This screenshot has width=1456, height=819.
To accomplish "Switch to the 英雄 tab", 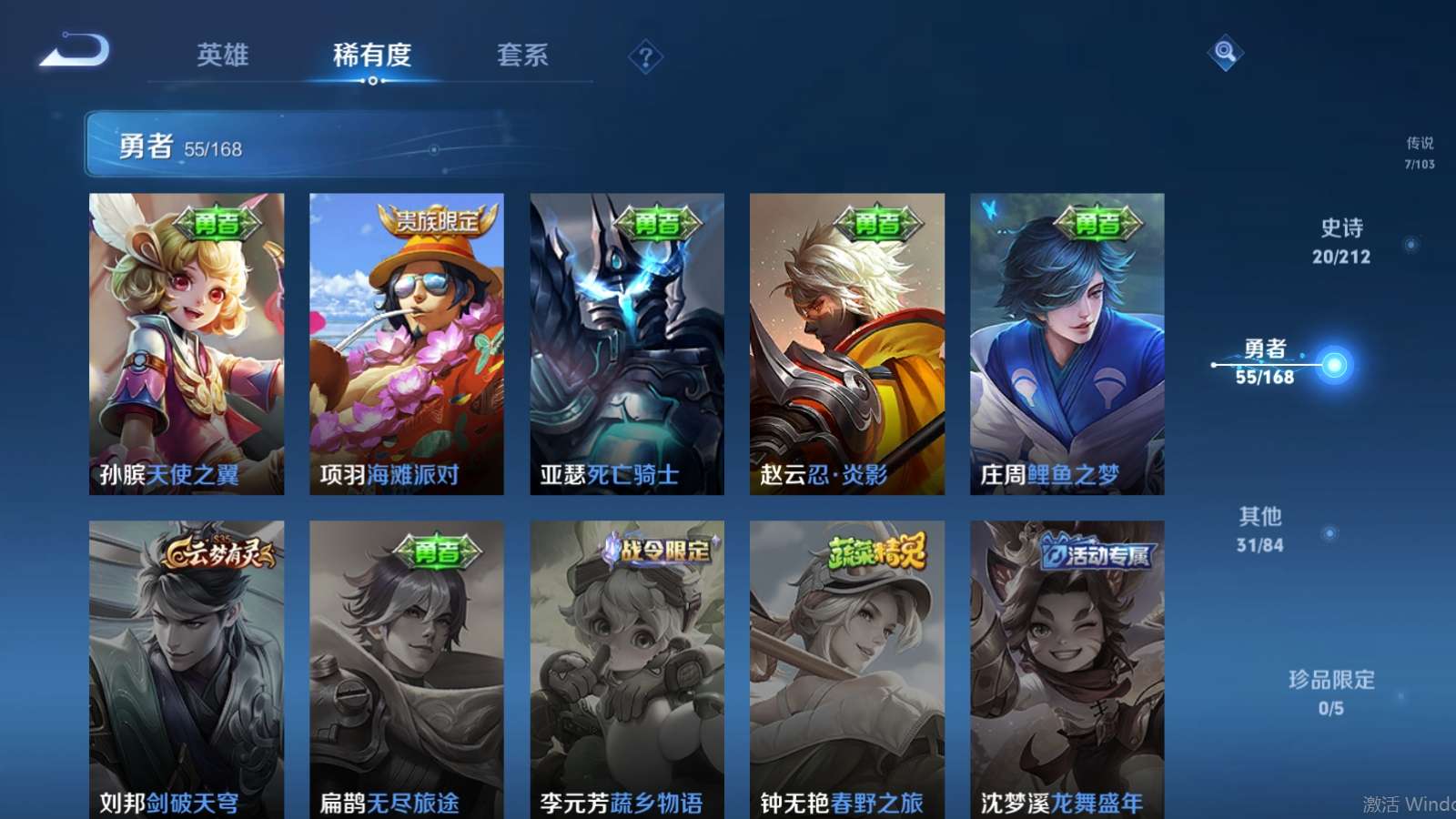I will pos(223,55).
